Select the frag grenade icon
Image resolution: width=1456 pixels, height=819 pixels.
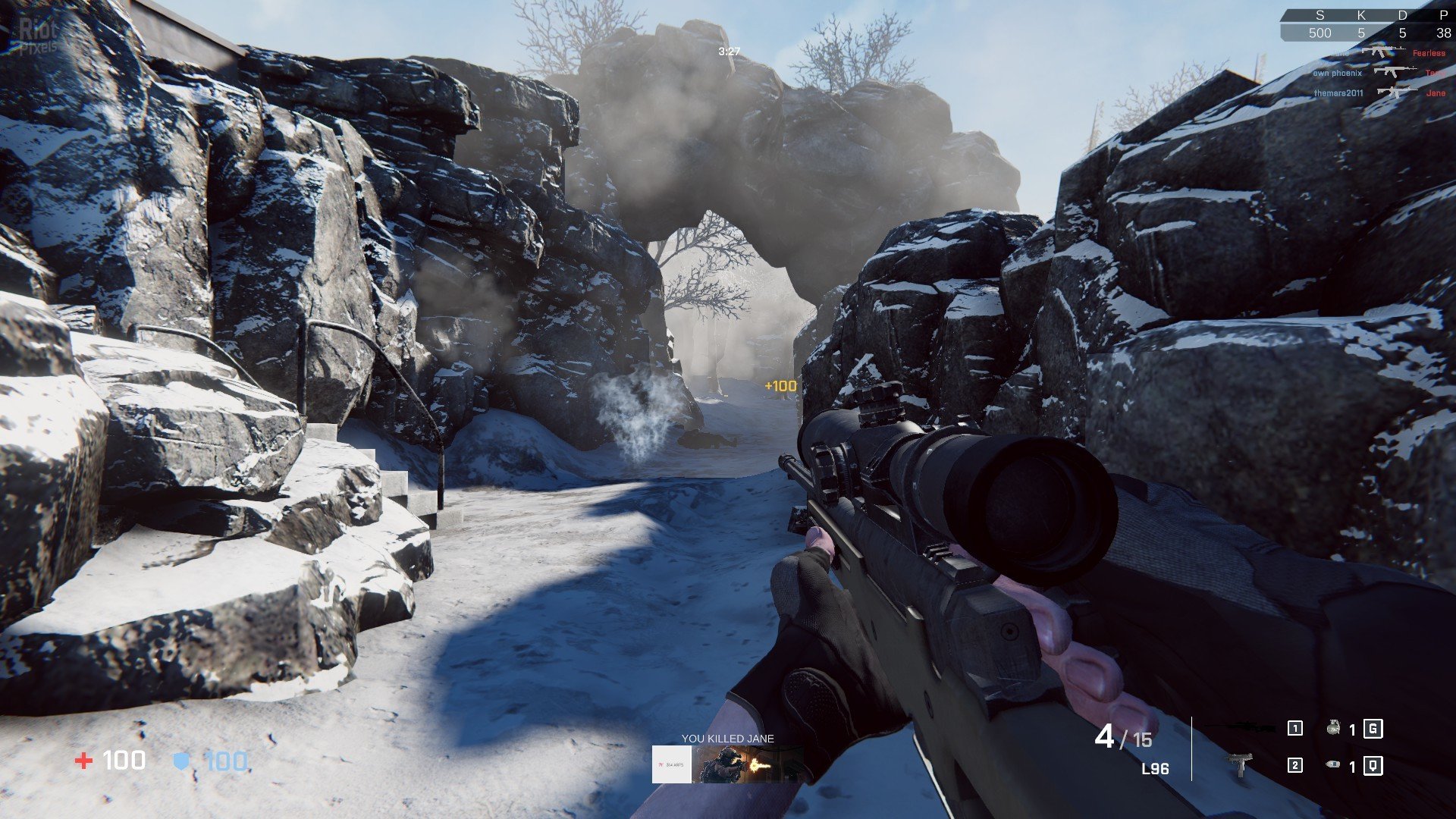[1333, 729]
